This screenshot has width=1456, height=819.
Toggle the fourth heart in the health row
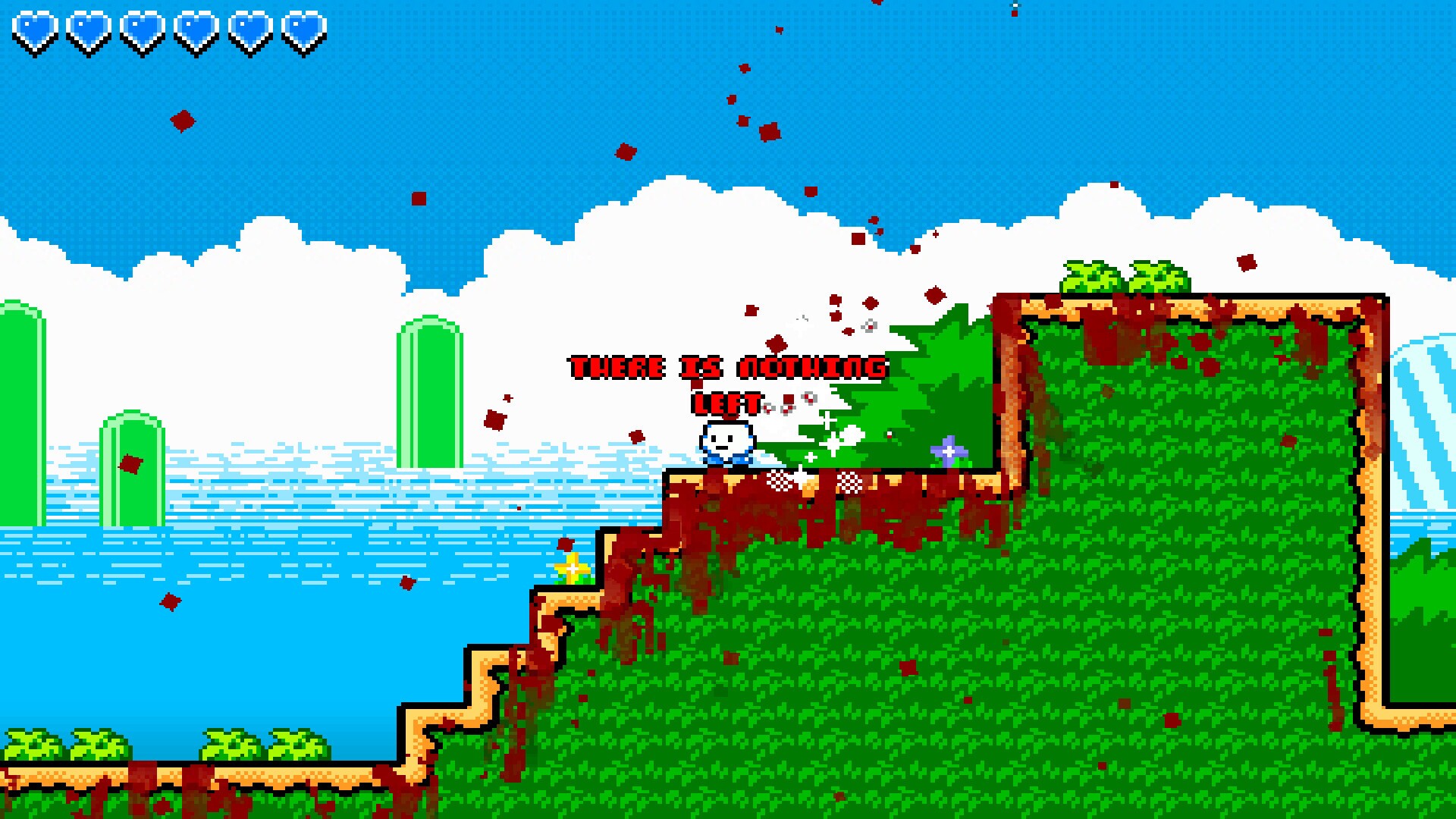(x=194, y=32)
